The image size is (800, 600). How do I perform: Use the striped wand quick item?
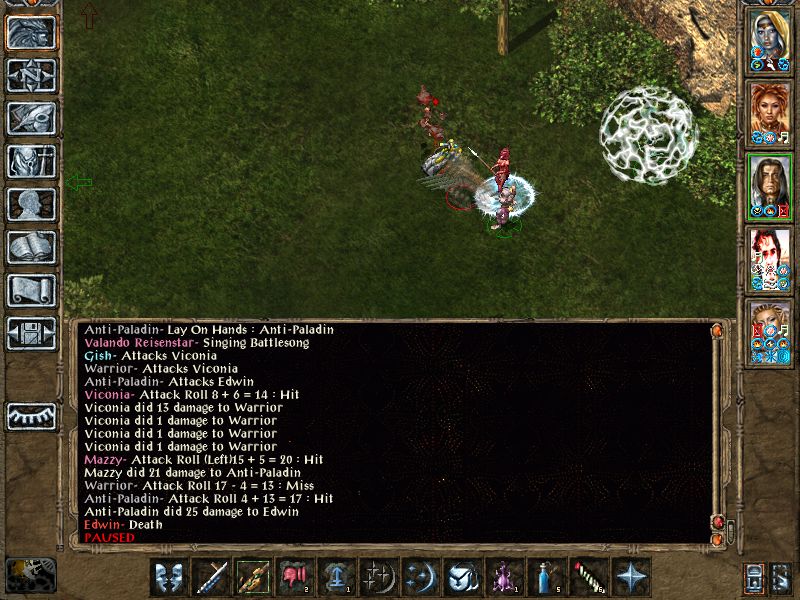[586, 577]
